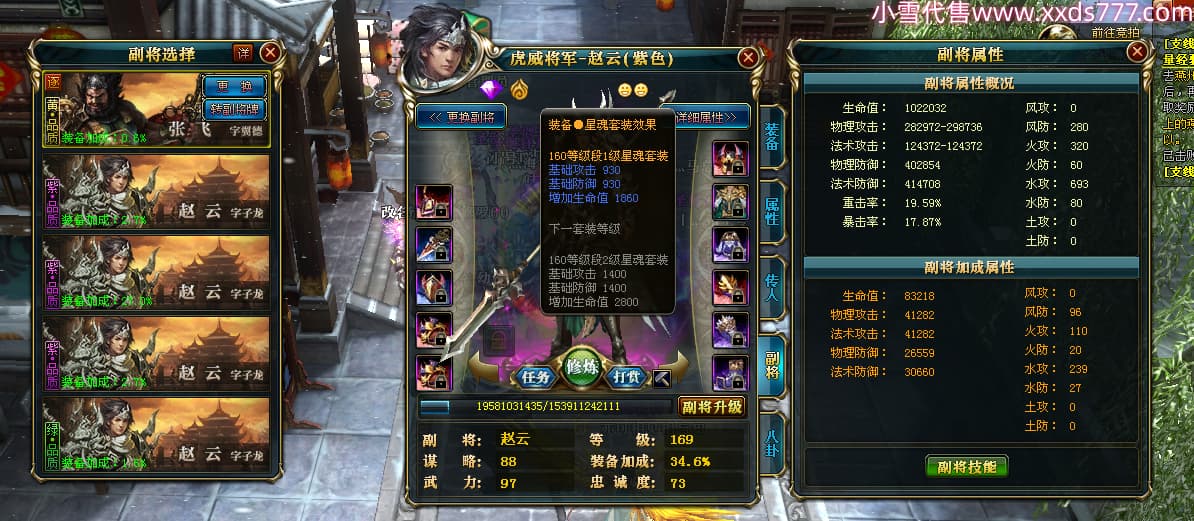Open 副将技能 general skills
The height and width of the screenshot is (521, 1194).
coord(966,466)
